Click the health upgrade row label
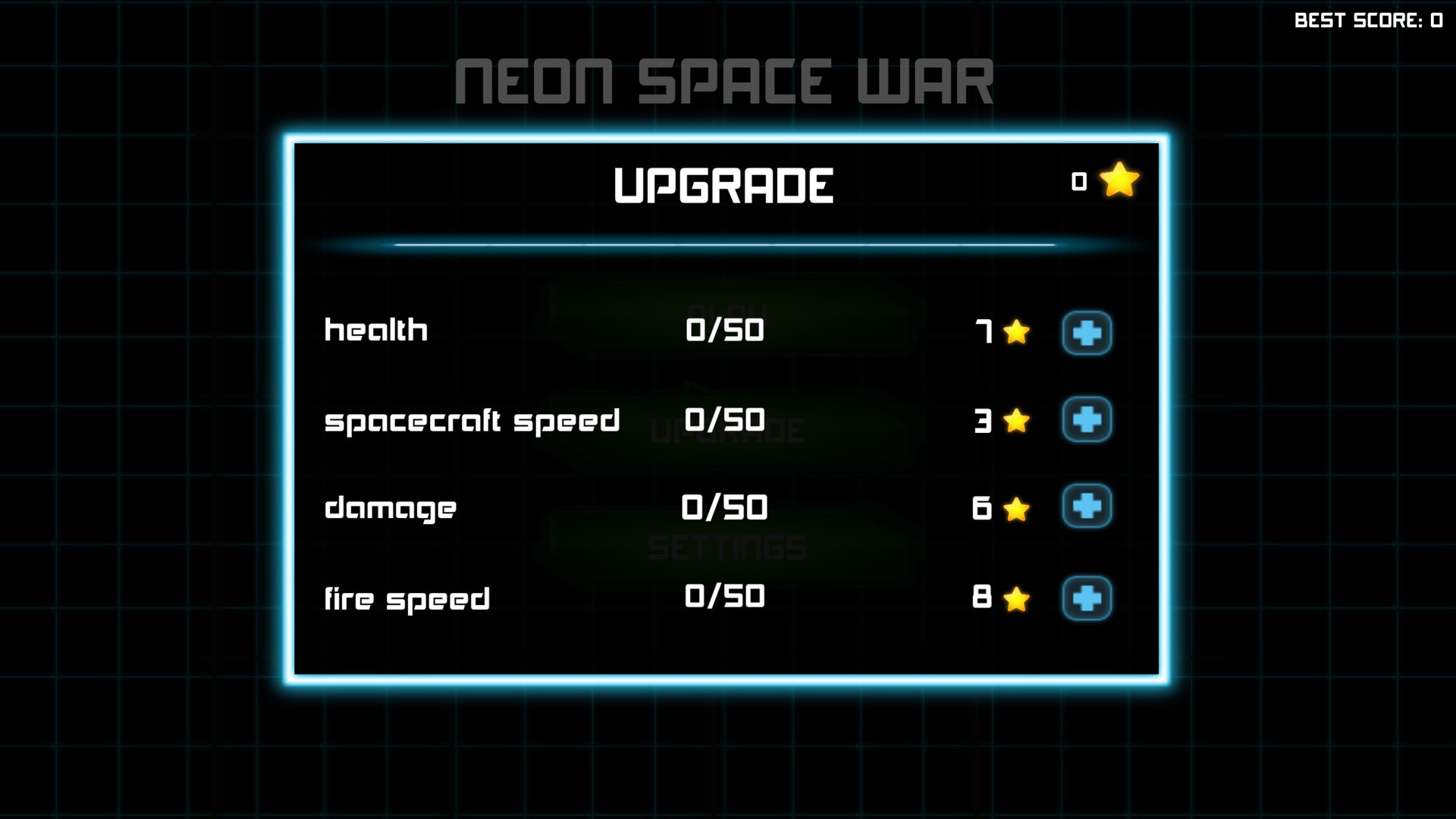The width and height of the screenshot is (1456, 819). (x=375, y=330)
